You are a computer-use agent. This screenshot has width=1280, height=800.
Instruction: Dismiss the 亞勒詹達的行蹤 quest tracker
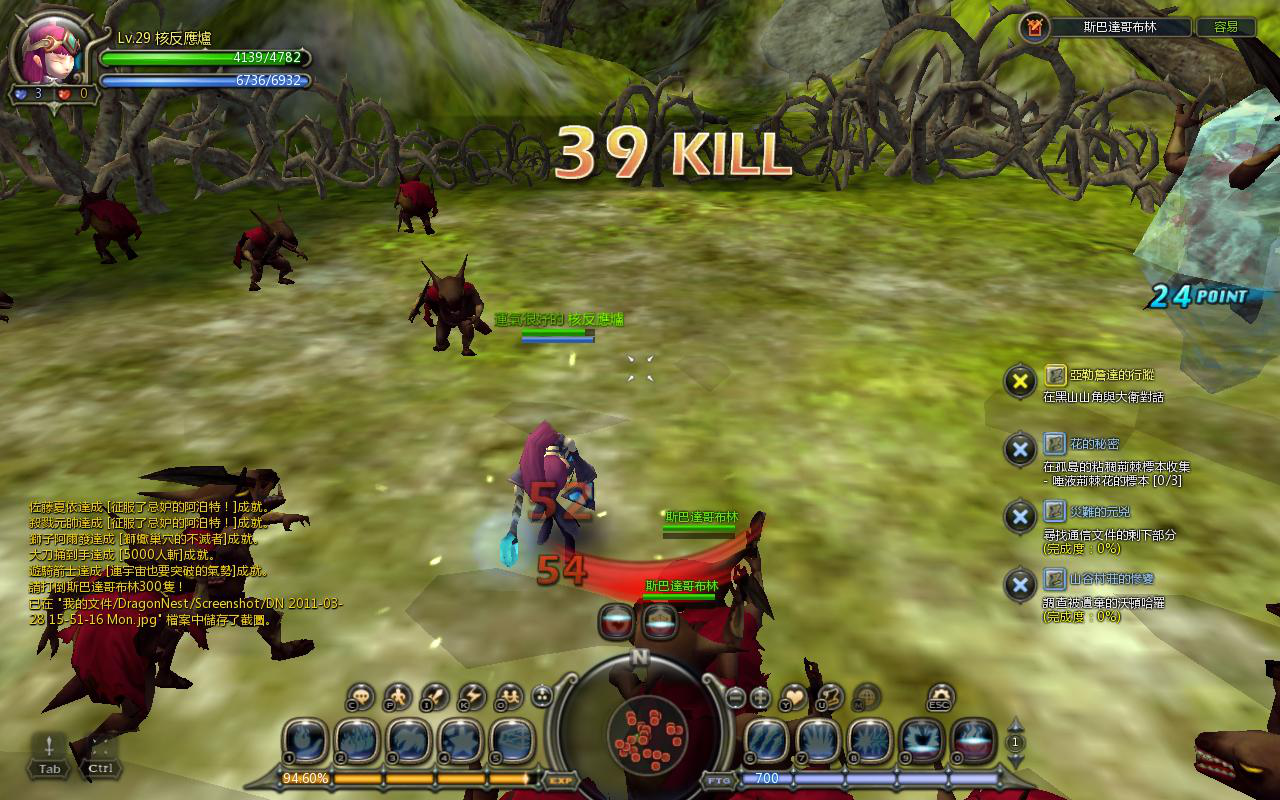1019,380
